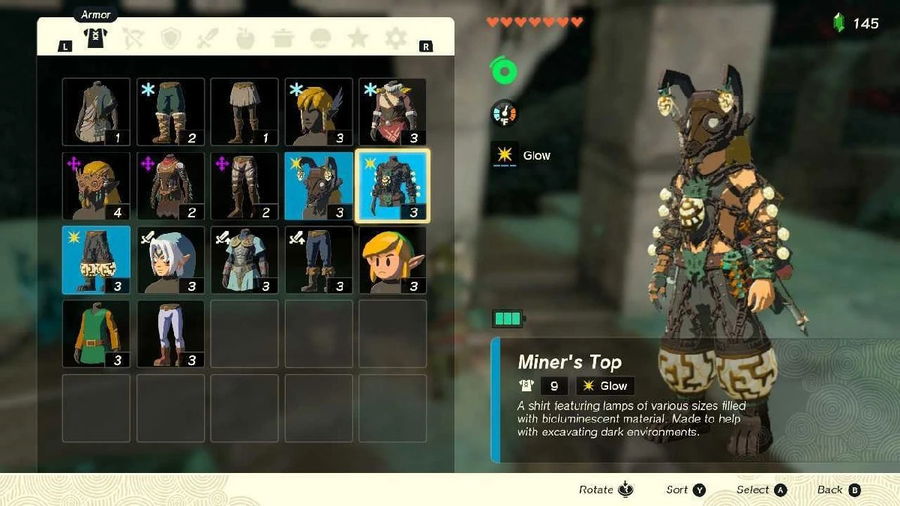
Task: Select the green trousers with snowflake icon
Action: pos(171,112)
